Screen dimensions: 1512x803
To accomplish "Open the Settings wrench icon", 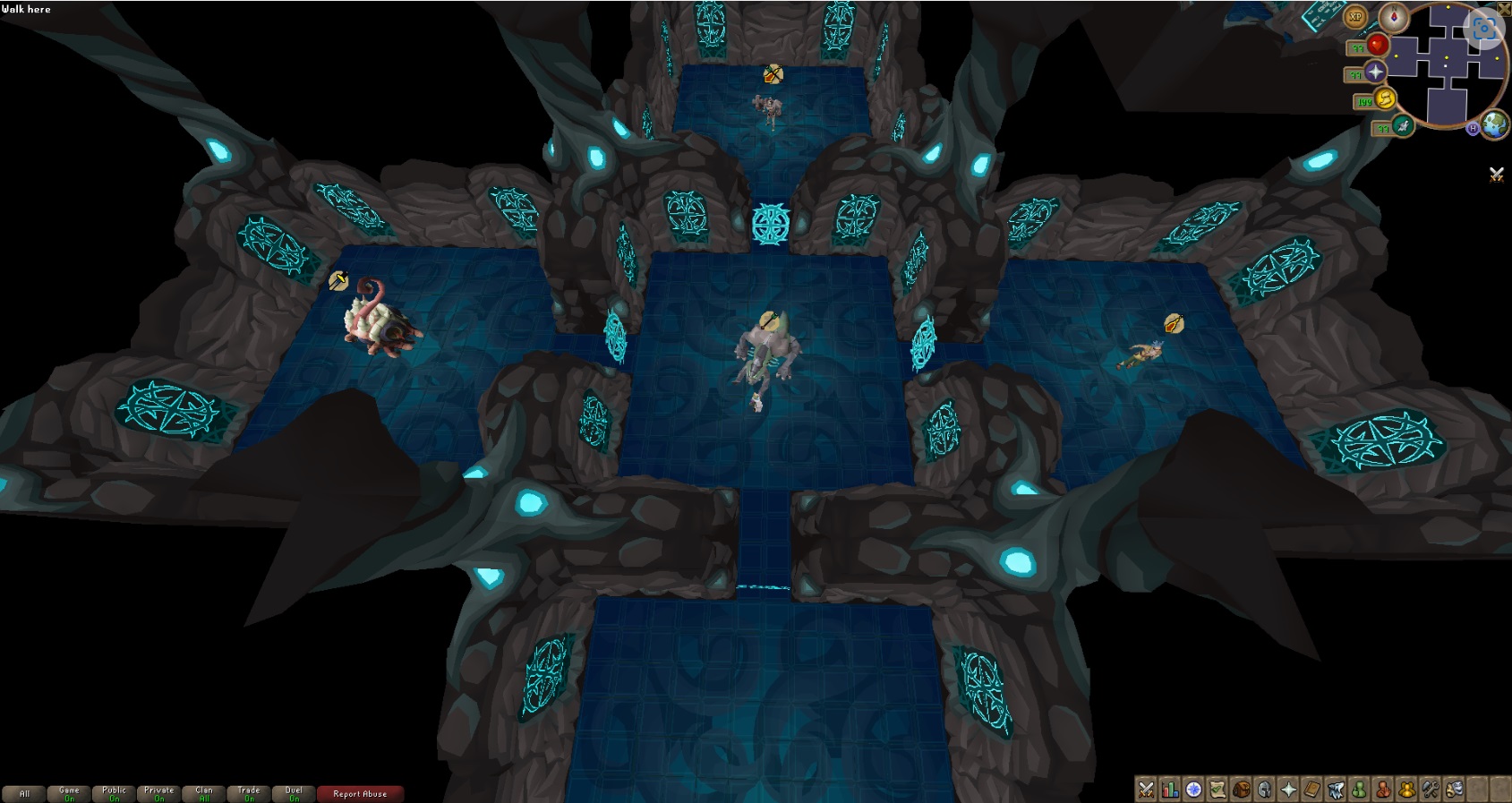I will [x=1431, y=789].
